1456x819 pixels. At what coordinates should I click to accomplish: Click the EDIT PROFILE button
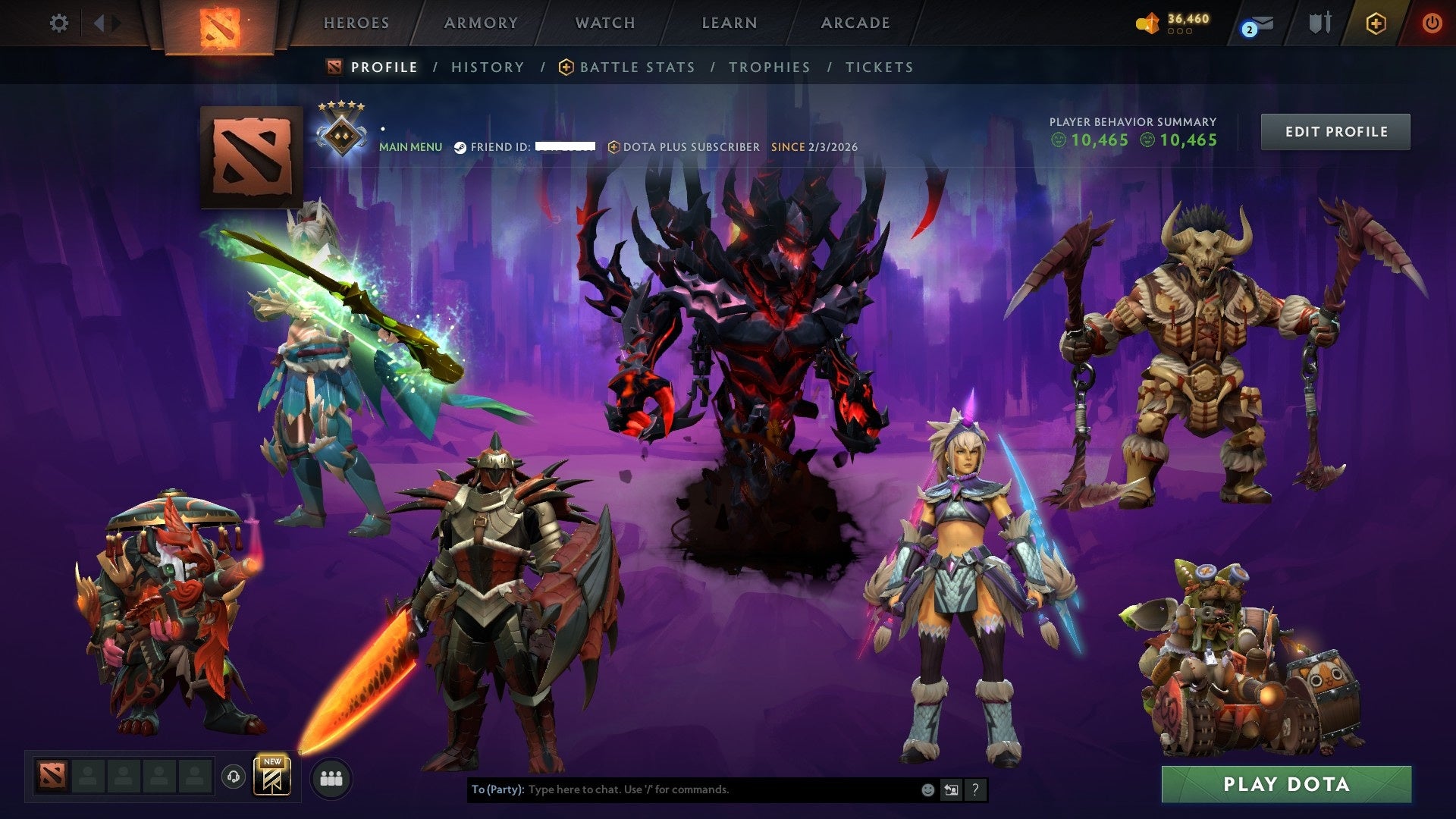[x=1335, y=131]
